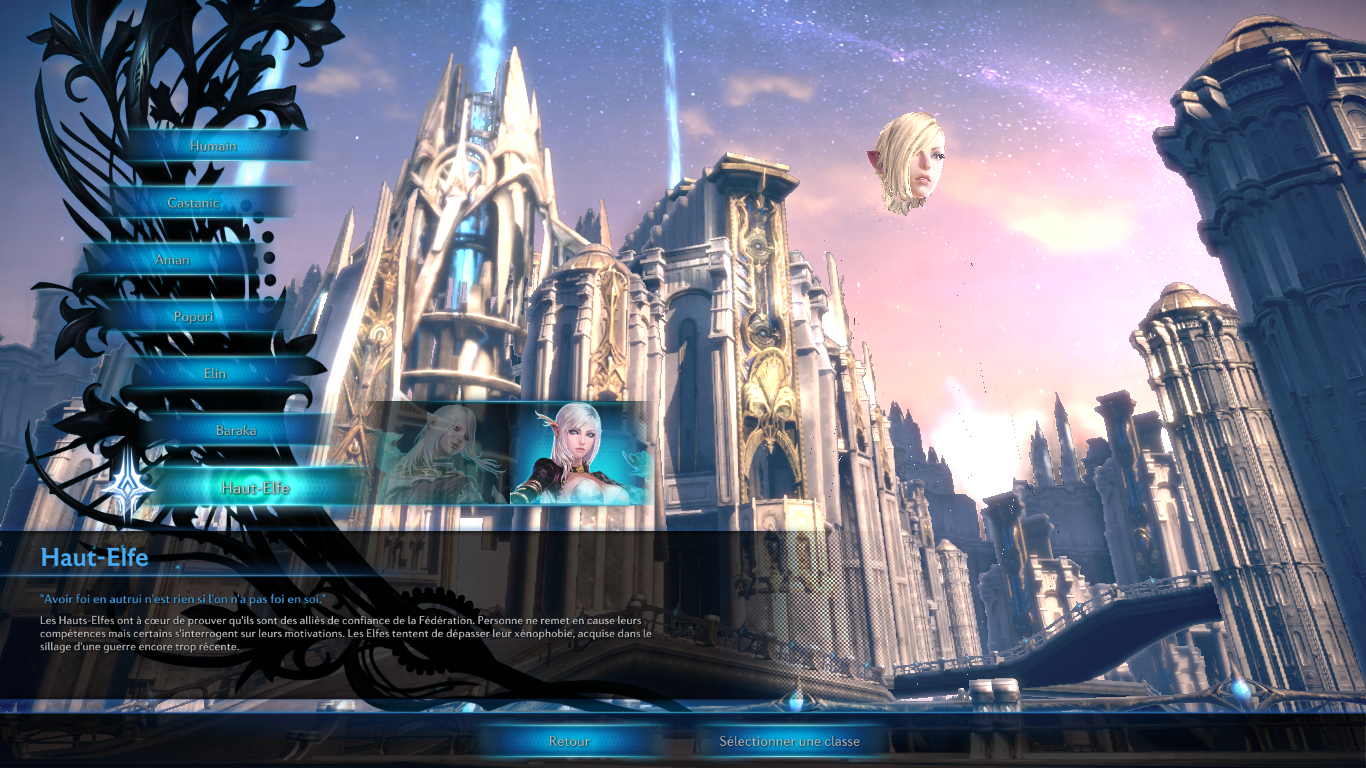Select the Humain race

click(x=213, y=146)
